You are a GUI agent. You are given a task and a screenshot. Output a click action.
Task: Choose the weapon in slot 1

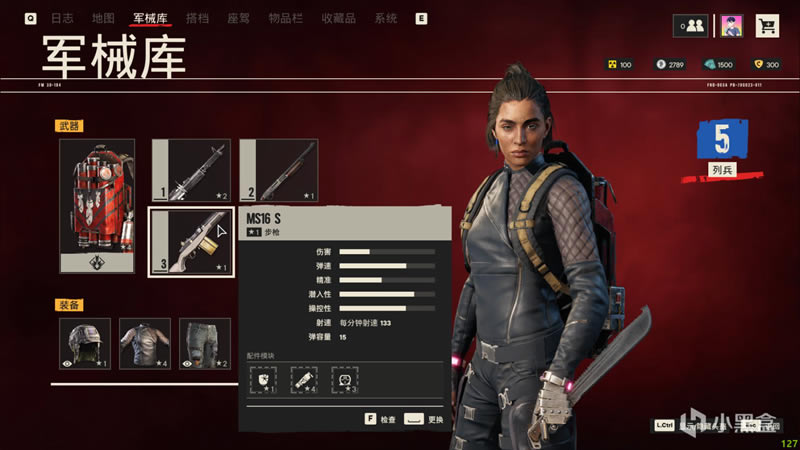pos(191,170)
